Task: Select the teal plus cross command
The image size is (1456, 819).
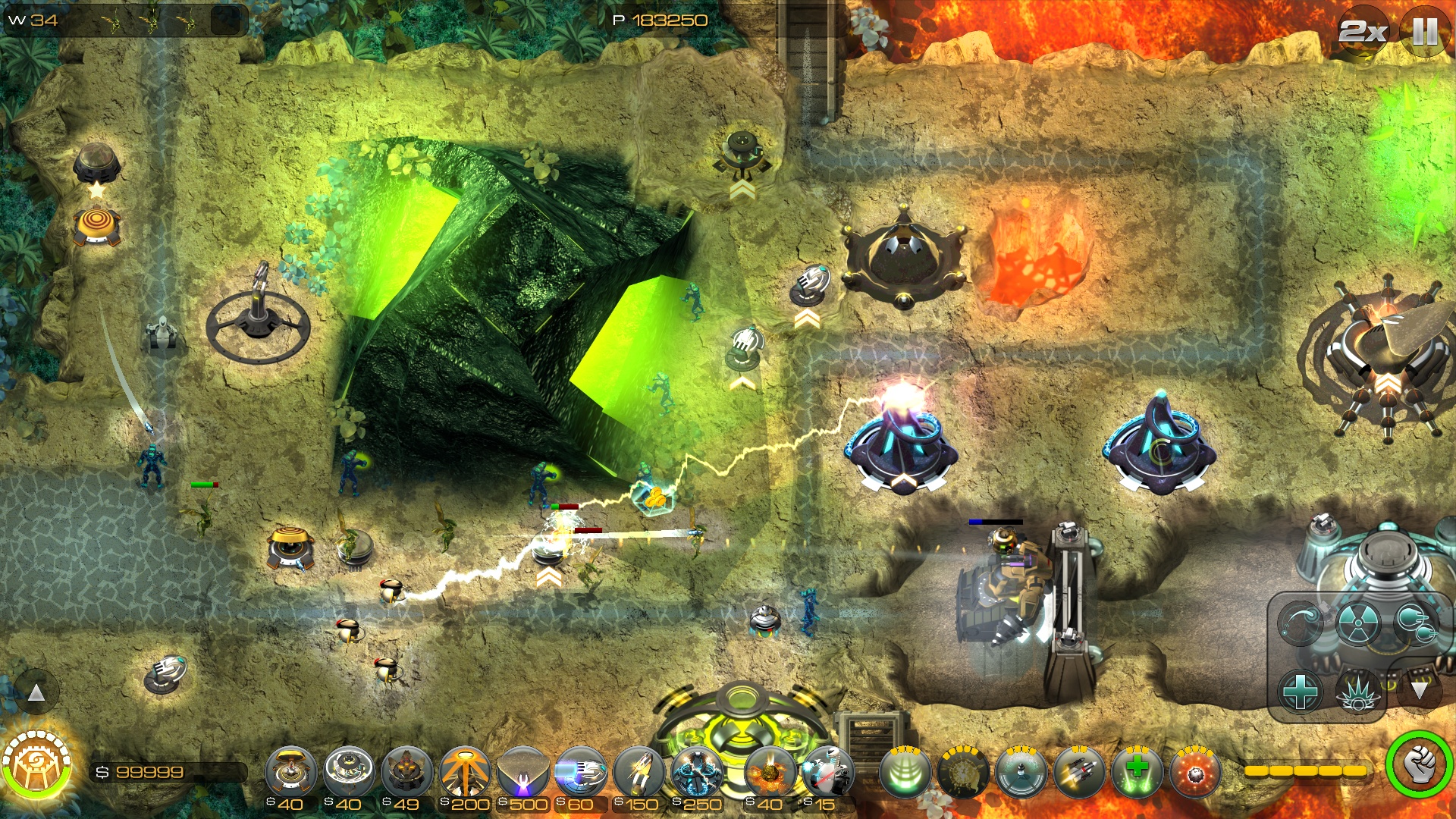Action: click(1300, 692)
